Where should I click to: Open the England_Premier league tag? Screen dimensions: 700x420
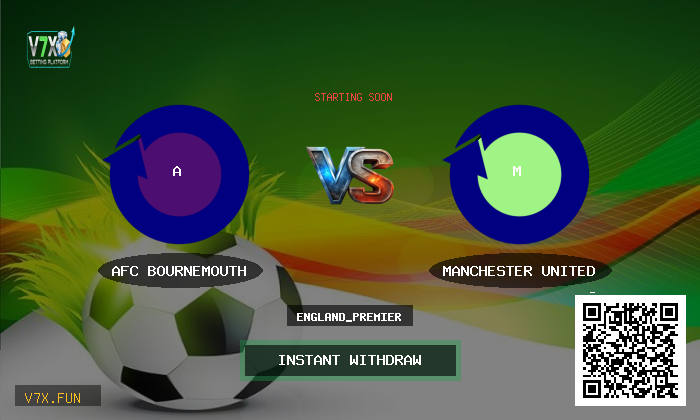click(350, 317)
